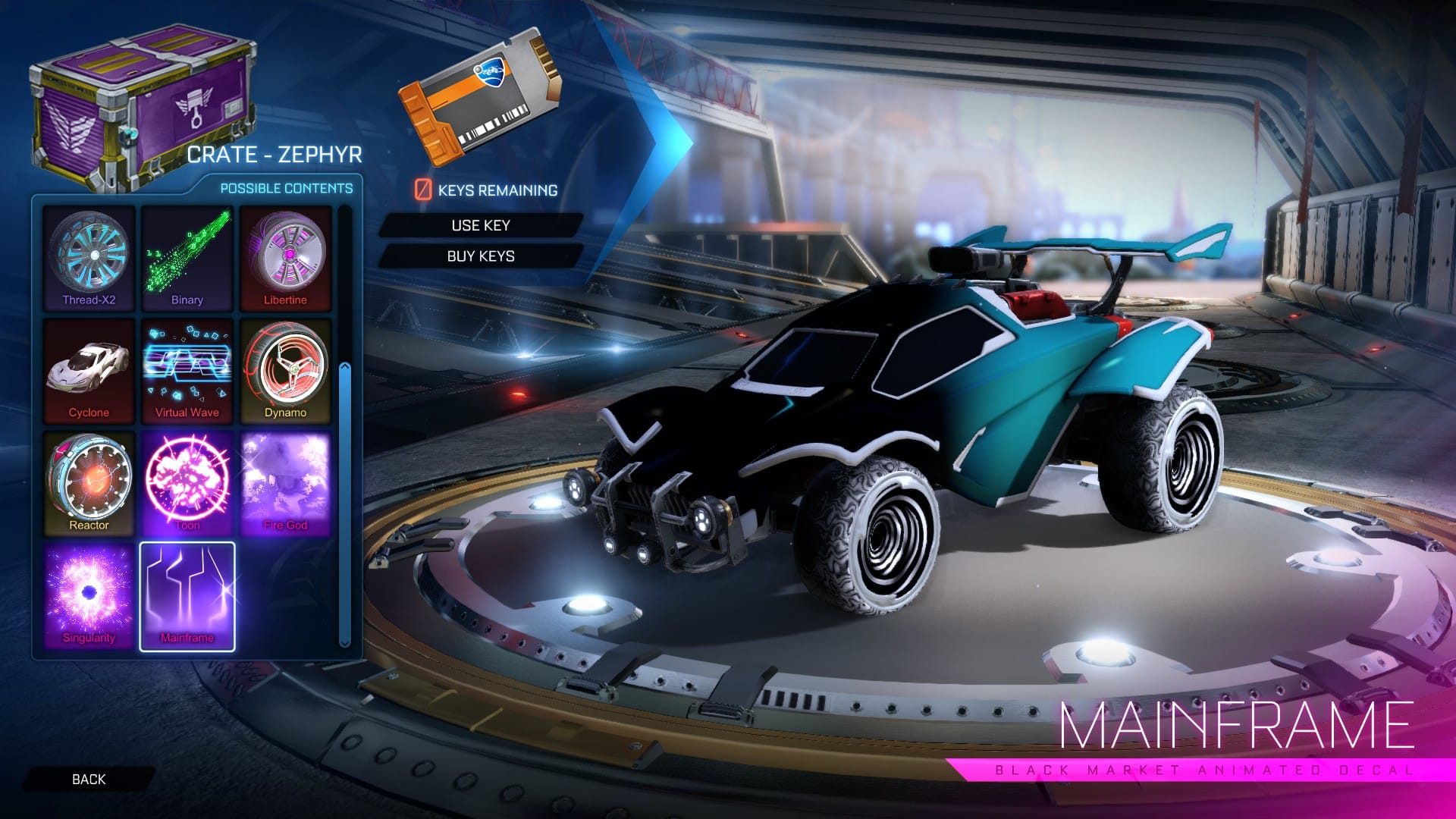1456x819 pixels.
Task: Preview the Thread-X2 wheels
Action: (89, 258)
